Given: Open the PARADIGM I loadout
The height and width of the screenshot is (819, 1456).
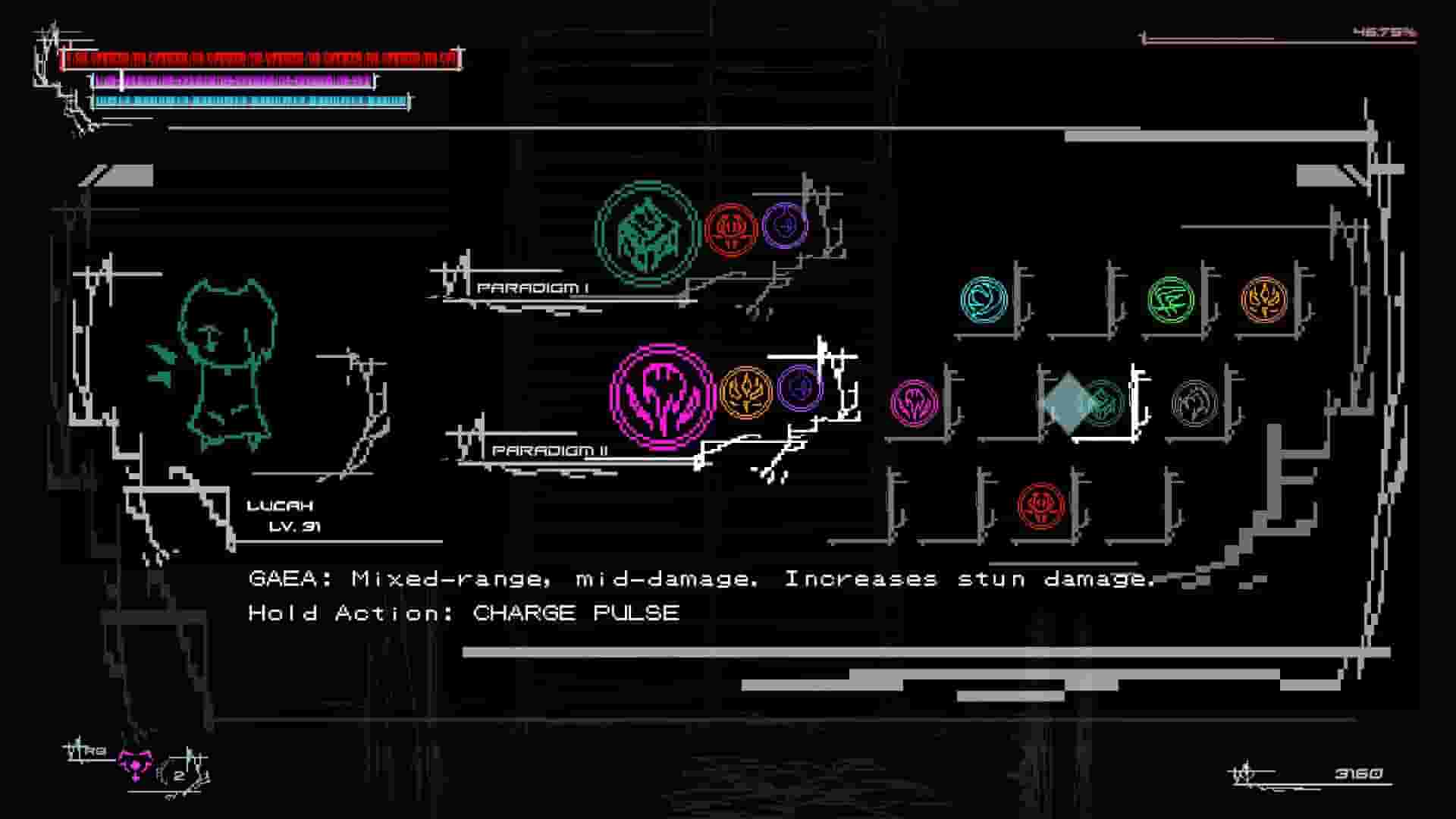Looking at the screenshot, I should (x=532, y=288).
